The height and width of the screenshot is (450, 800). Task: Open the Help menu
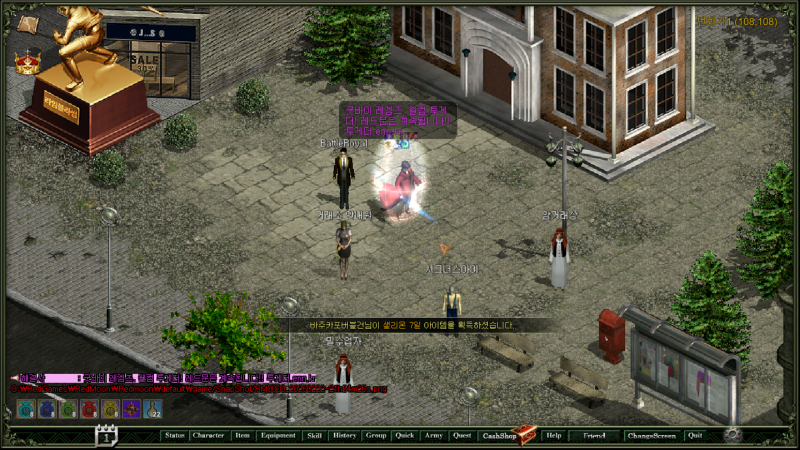[553, 435]
